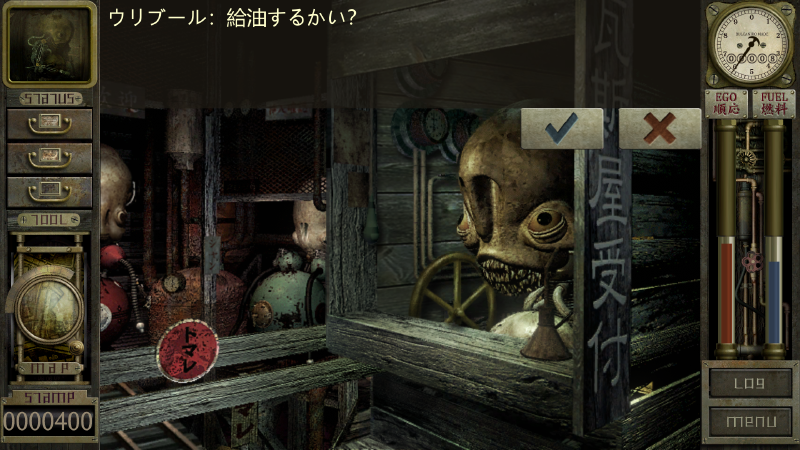Open the LOG panel

pos(749,382)
